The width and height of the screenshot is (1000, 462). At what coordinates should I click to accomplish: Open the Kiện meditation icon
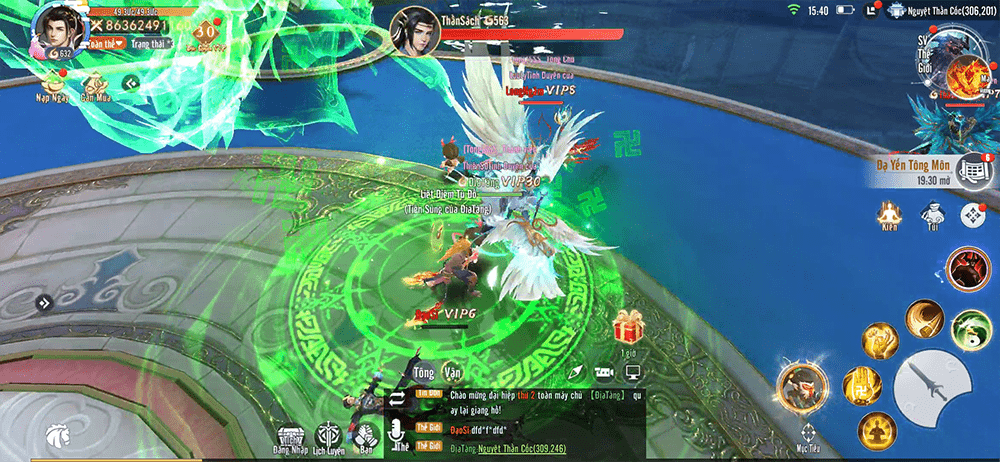[887, 215]
